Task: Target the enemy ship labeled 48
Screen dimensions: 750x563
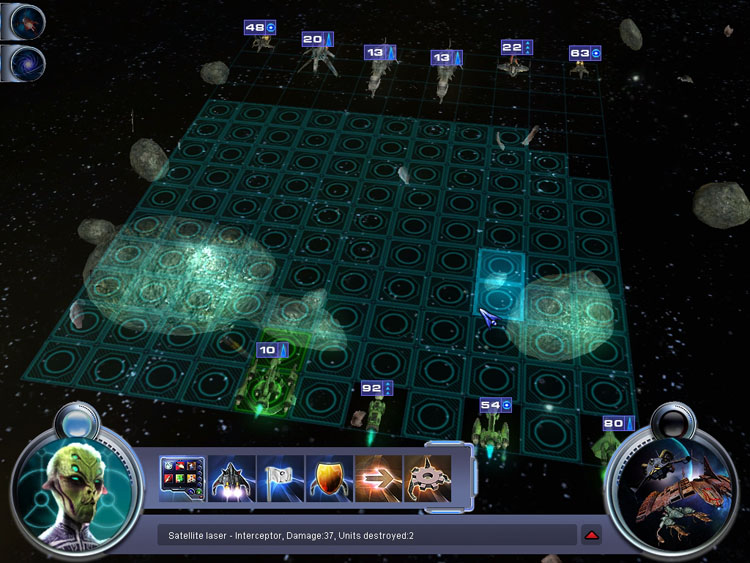Action: point(263,42)
